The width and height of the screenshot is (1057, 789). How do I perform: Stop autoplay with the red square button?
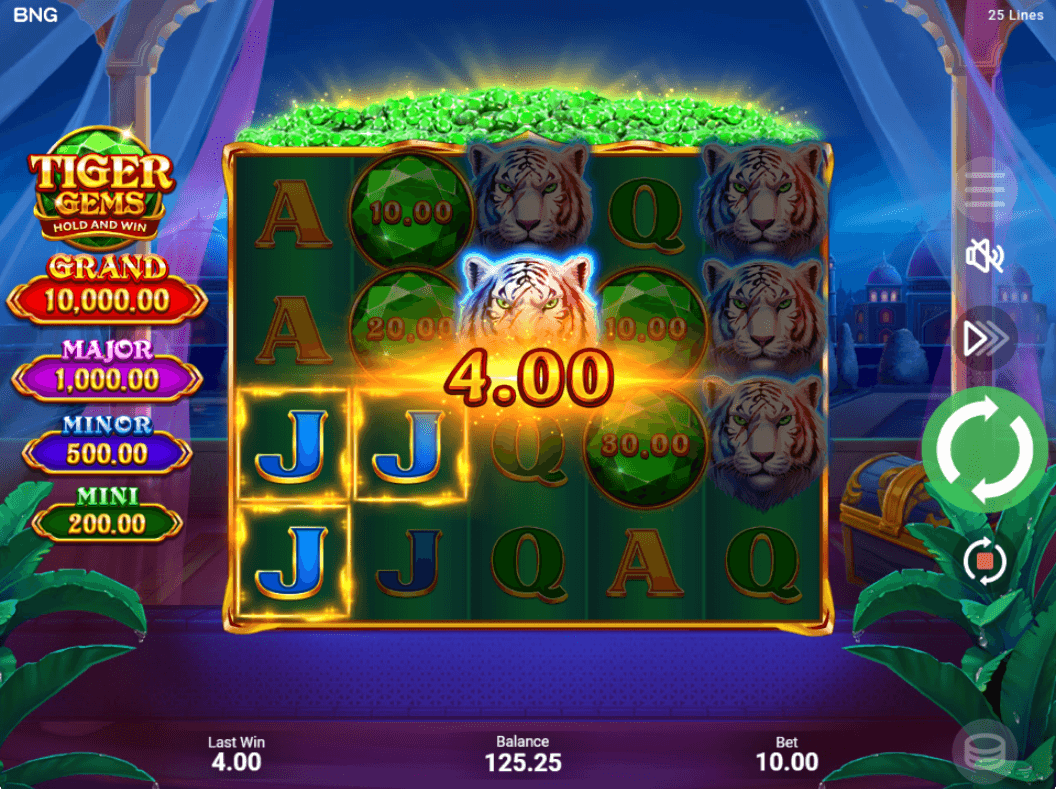tap(984, 561)
